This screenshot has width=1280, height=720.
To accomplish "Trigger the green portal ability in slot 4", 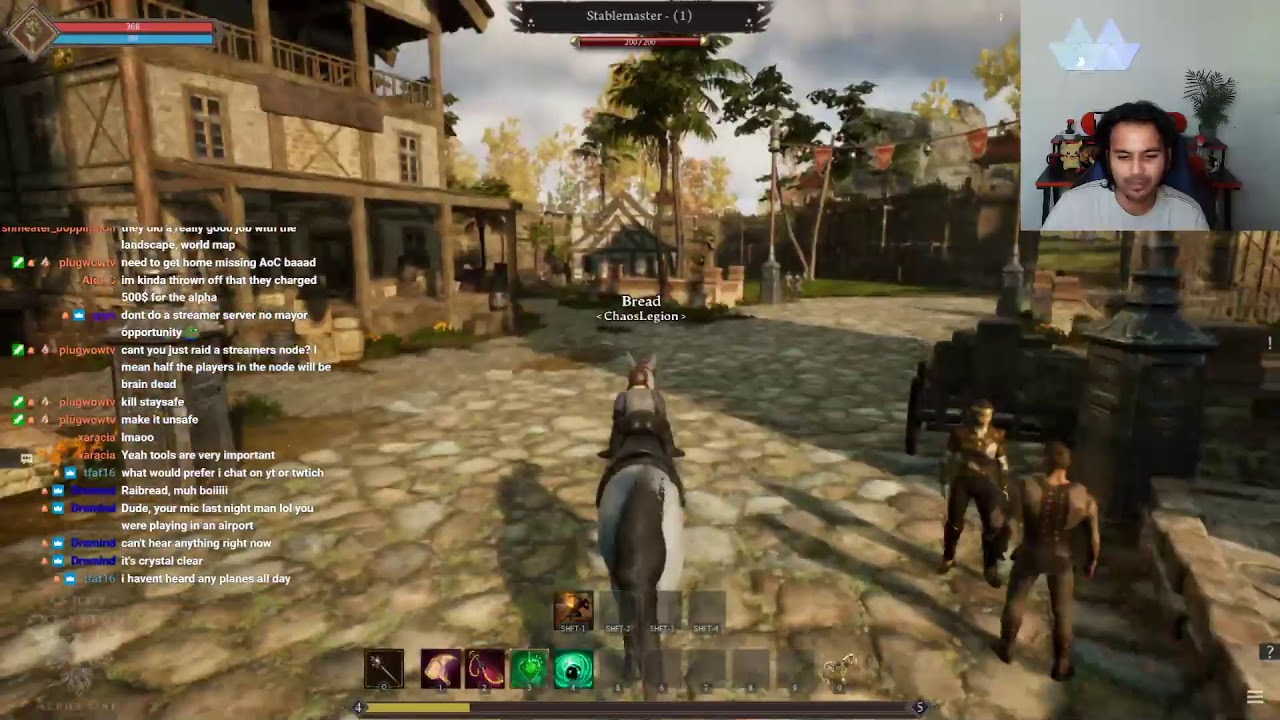I will point(574,670).
